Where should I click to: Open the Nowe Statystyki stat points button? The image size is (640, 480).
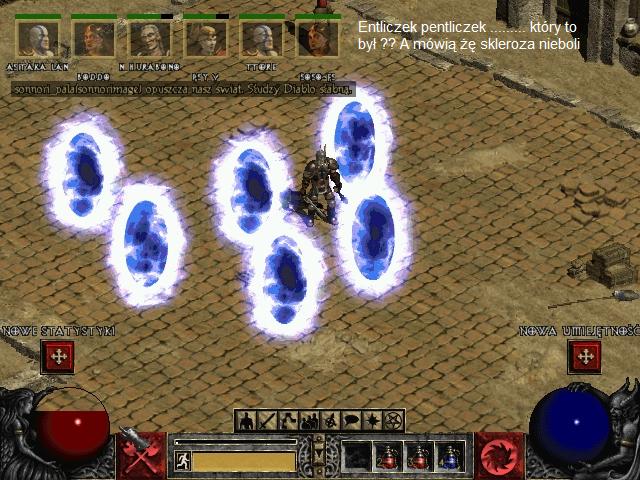coord(58,355)
